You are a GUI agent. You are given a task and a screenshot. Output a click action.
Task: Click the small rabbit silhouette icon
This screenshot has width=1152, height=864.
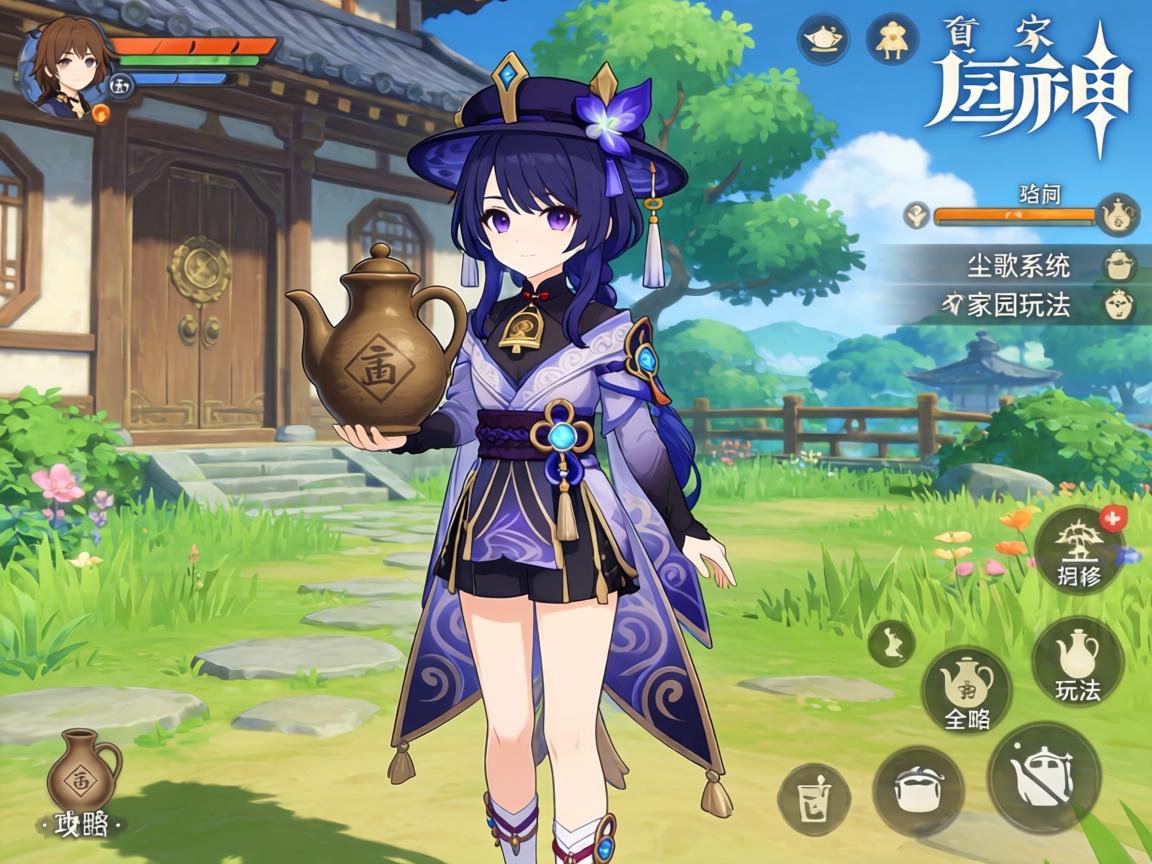click(890, 643)
